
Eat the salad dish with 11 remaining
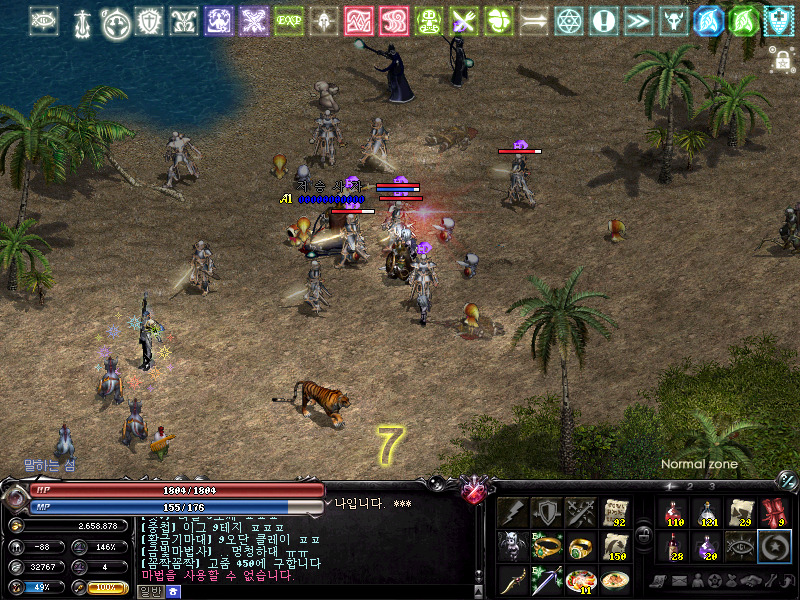pos(581,581)
